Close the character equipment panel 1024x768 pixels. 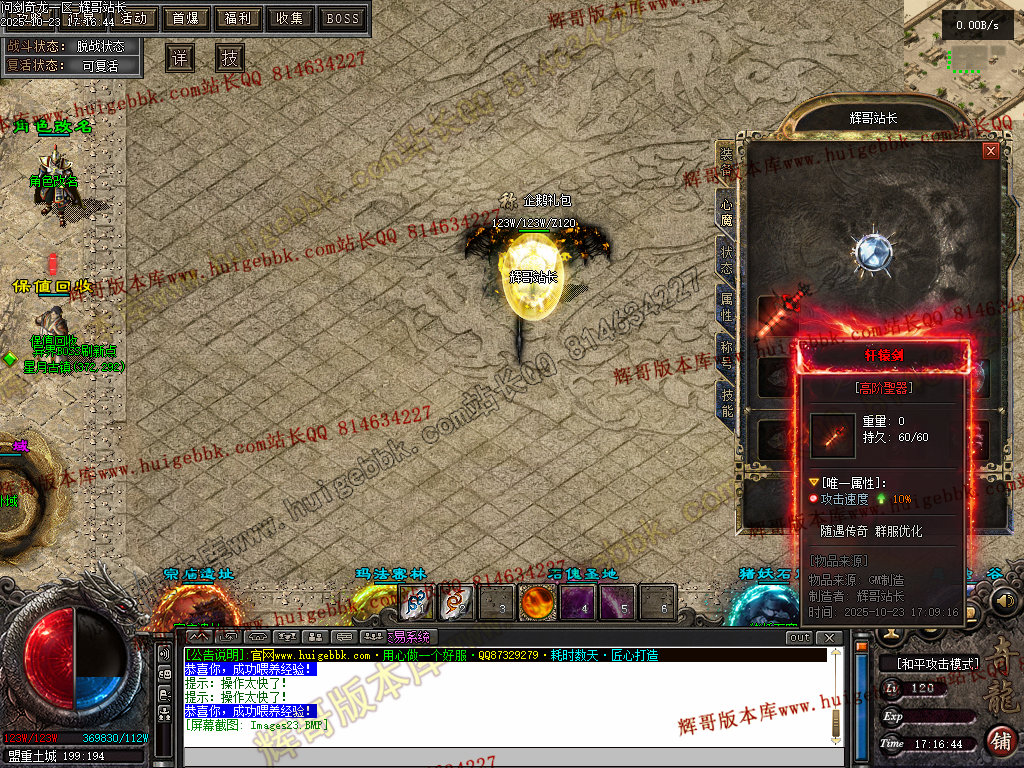pyautogui.click(x=991, y=151)
